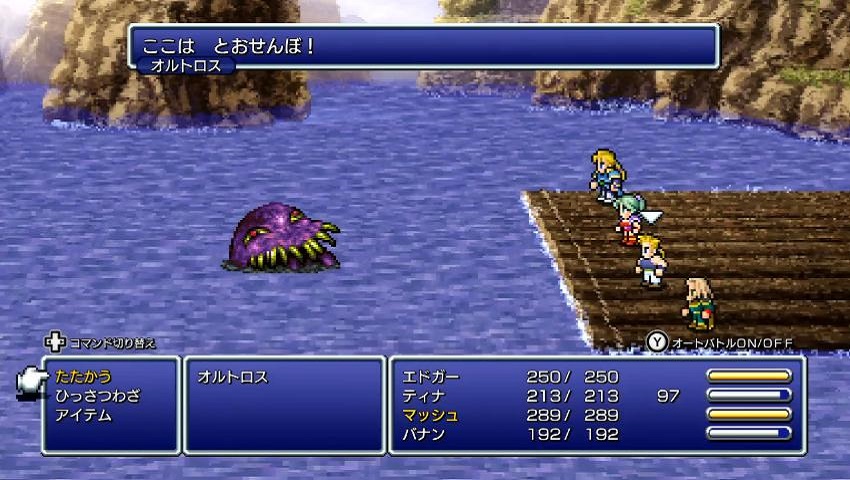Select ティナ in the party list
The image size is (850, 480).
tap(423, 396)
